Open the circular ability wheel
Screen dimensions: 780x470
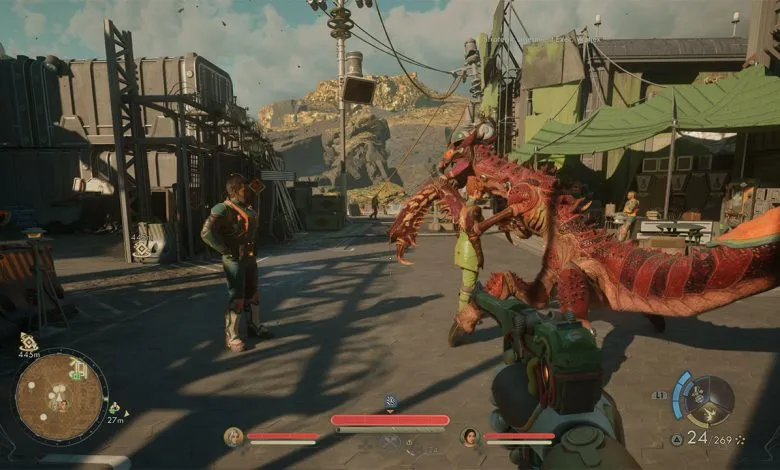[709, 397]
